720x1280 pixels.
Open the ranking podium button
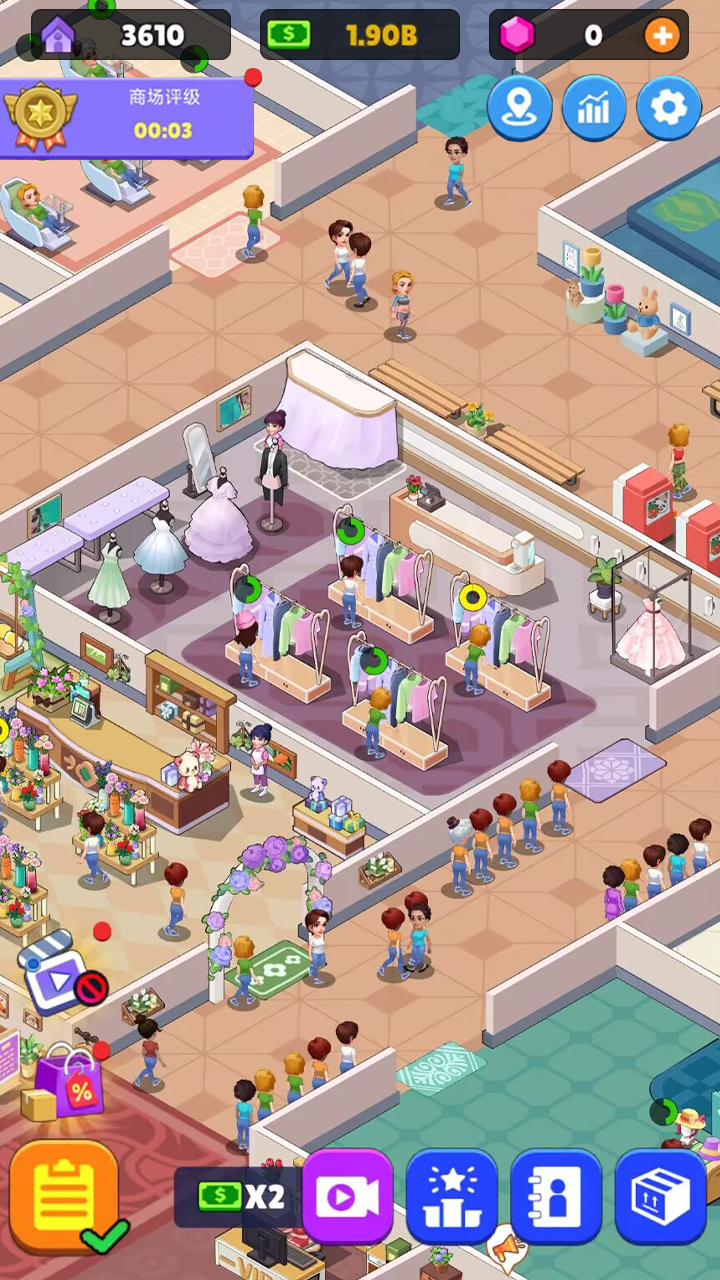tap(452, 1196)
